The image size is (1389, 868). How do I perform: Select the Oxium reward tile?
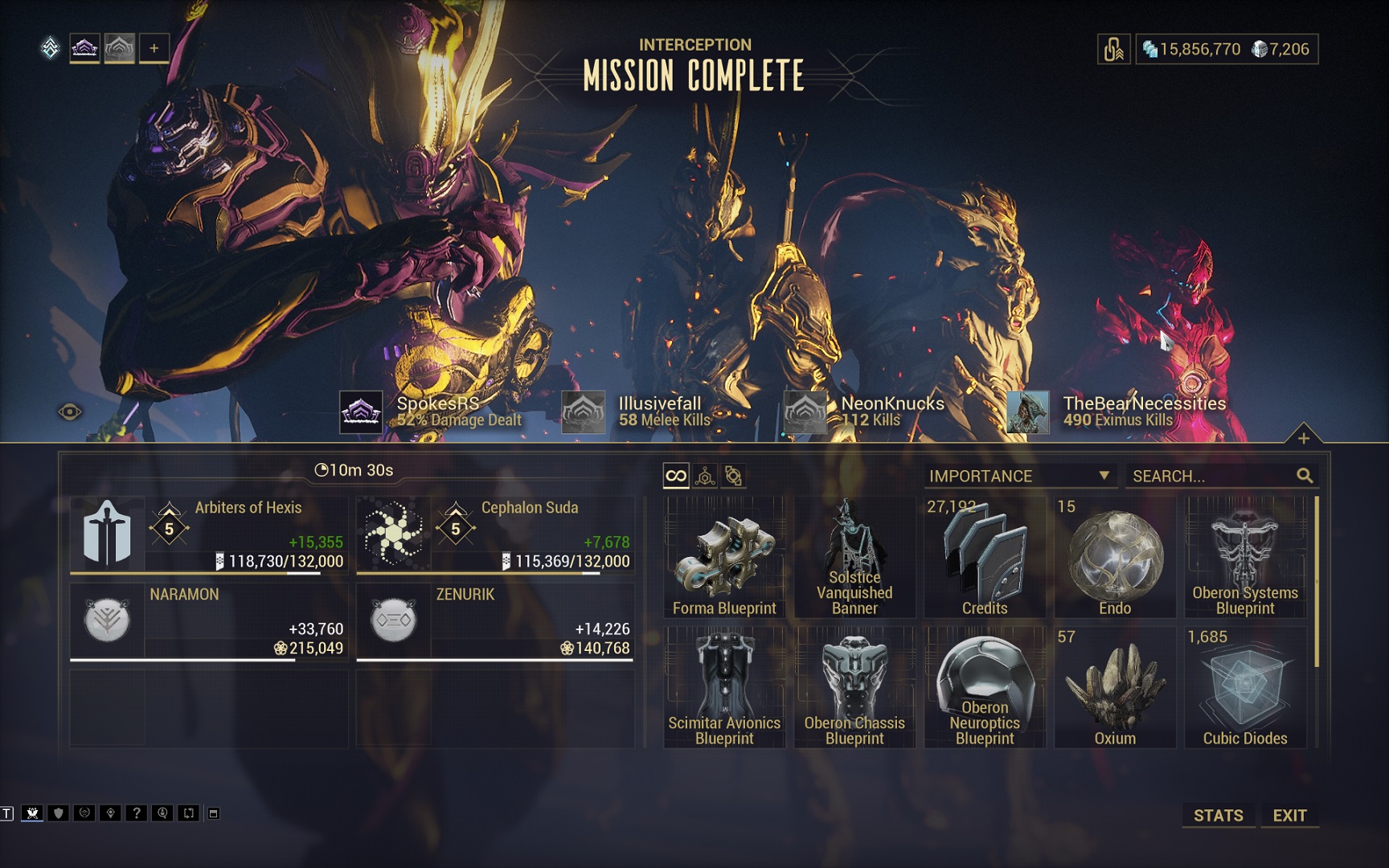1115,687
